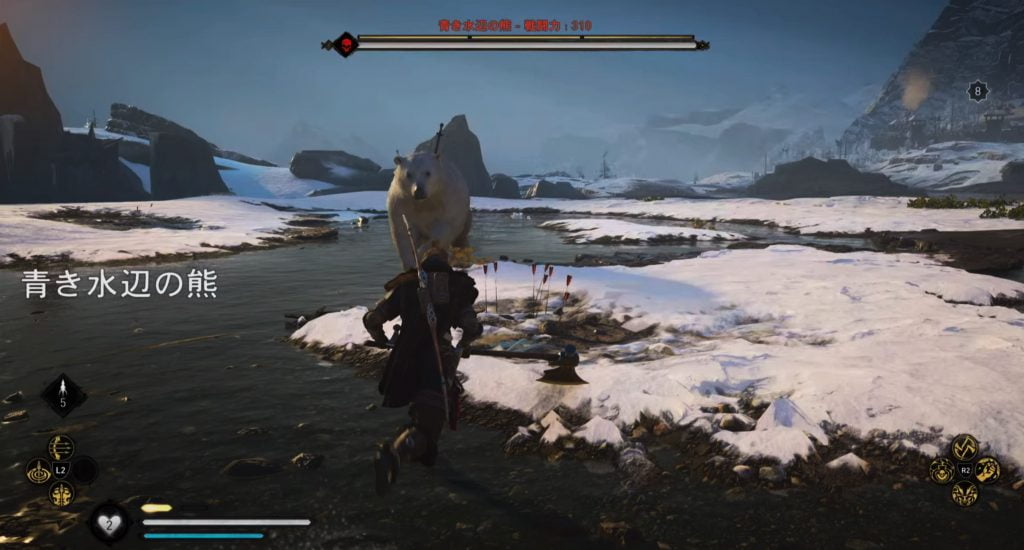Activate the crossed axes melee ability
Viewport: 1024px width, 550px height.
964,447
